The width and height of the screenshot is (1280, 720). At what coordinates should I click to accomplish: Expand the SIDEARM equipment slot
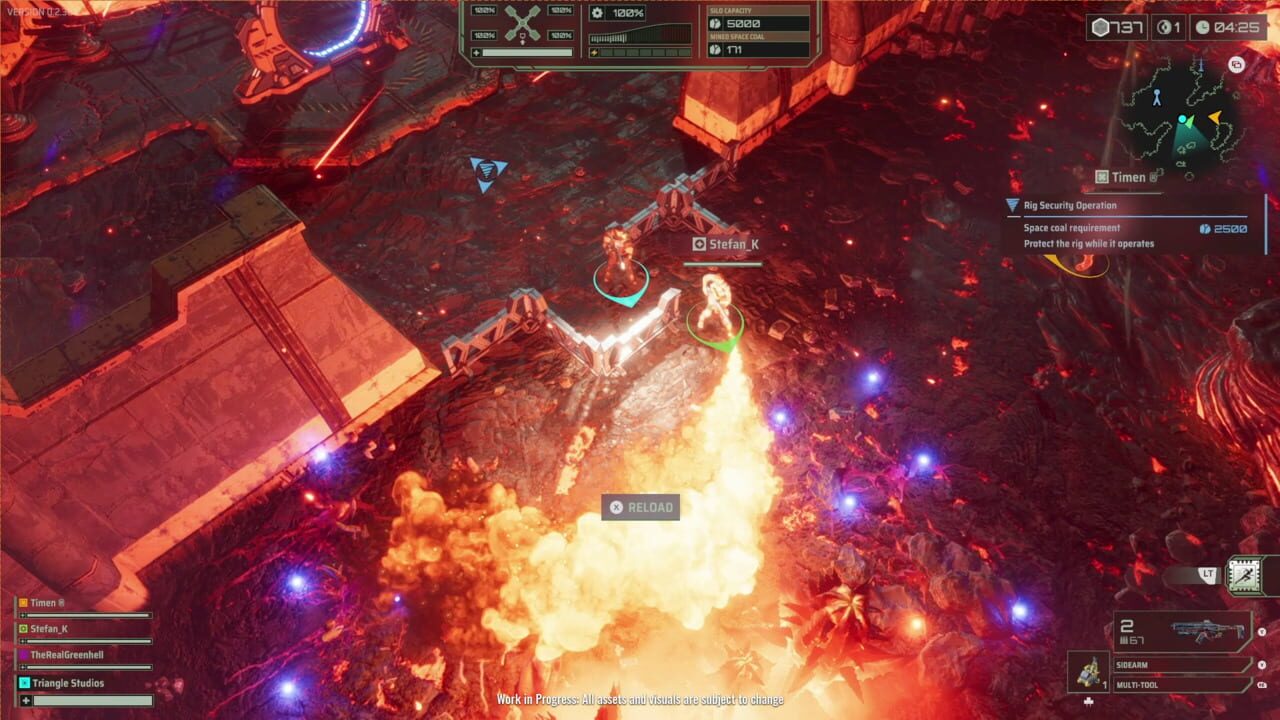(1180, 664)
